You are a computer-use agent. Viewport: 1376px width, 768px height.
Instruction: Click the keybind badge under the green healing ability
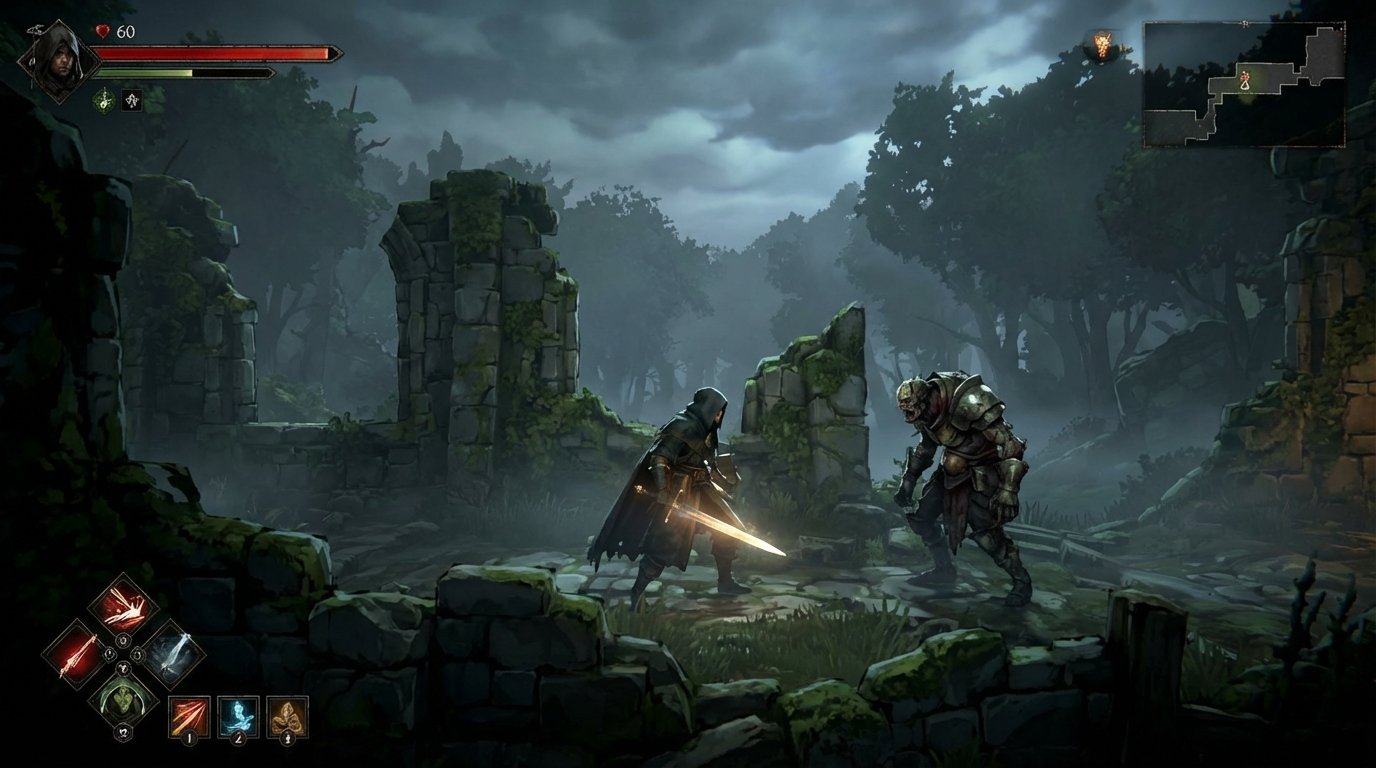(122, 732)
